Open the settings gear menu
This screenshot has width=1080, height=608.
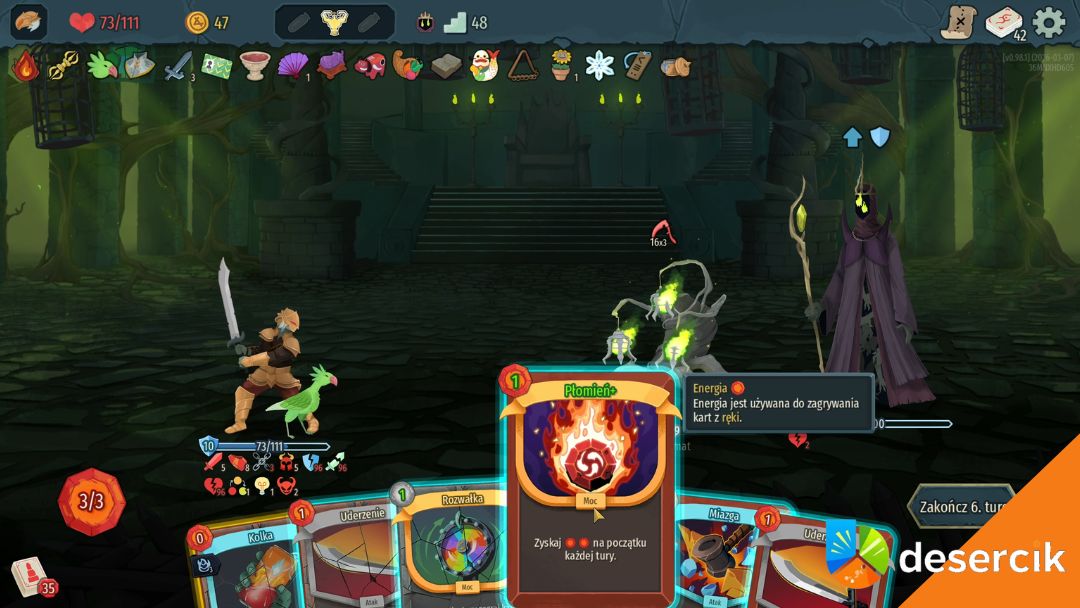[1049, 22]
